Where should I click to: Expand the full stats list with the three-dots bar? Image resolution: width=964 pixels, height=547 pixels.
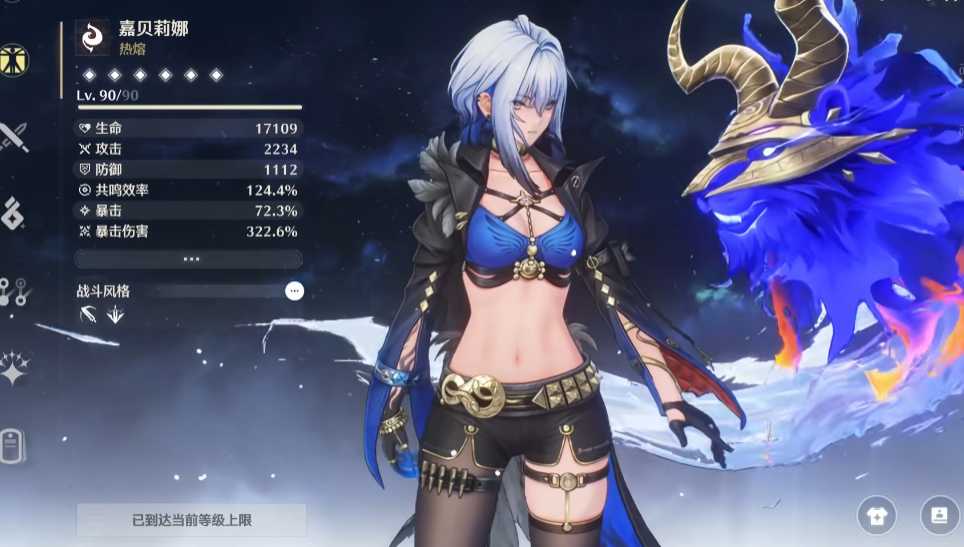pos(190,259)
